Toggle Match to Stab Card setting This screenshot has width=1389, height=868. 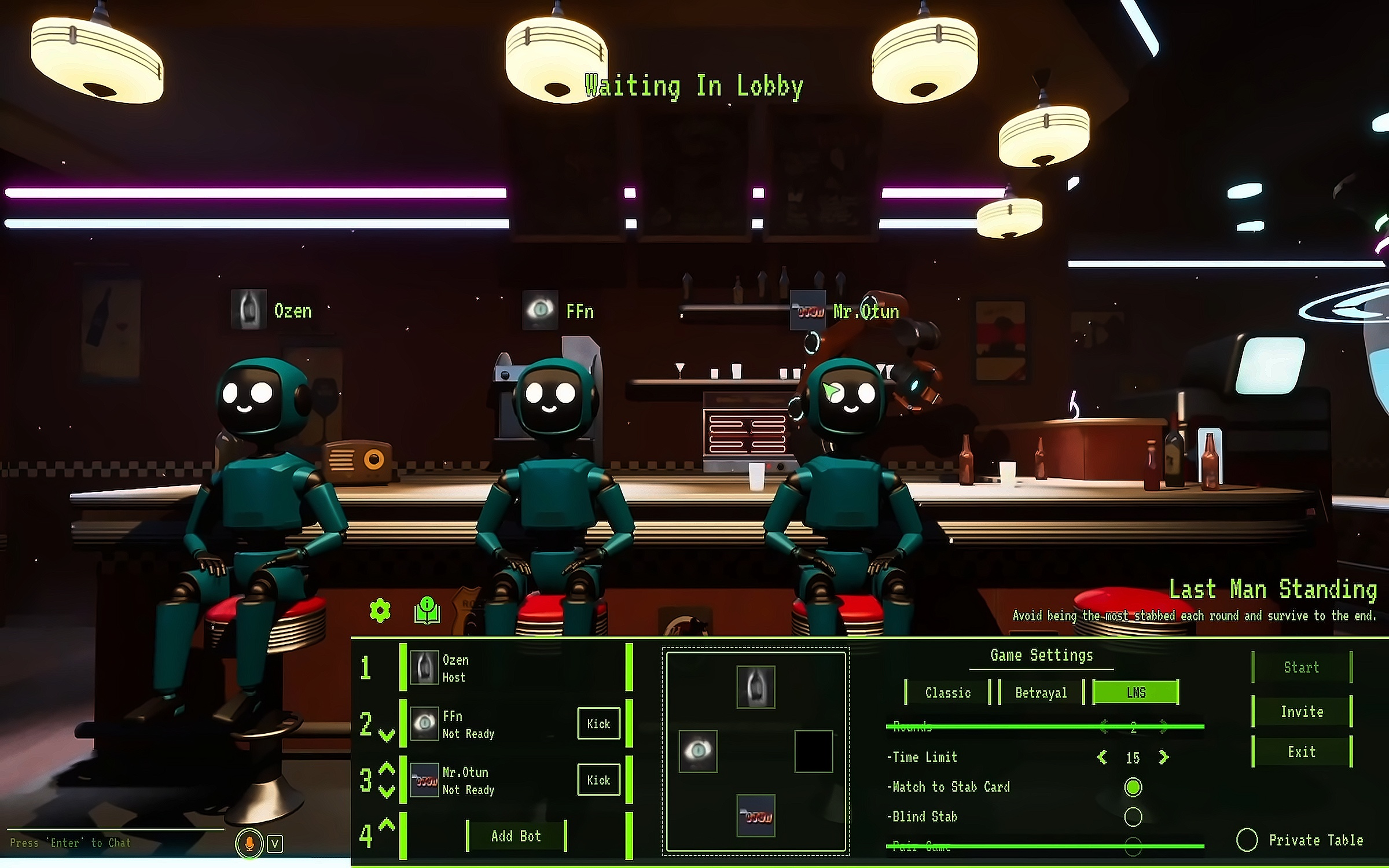(x=1133, y=787)
